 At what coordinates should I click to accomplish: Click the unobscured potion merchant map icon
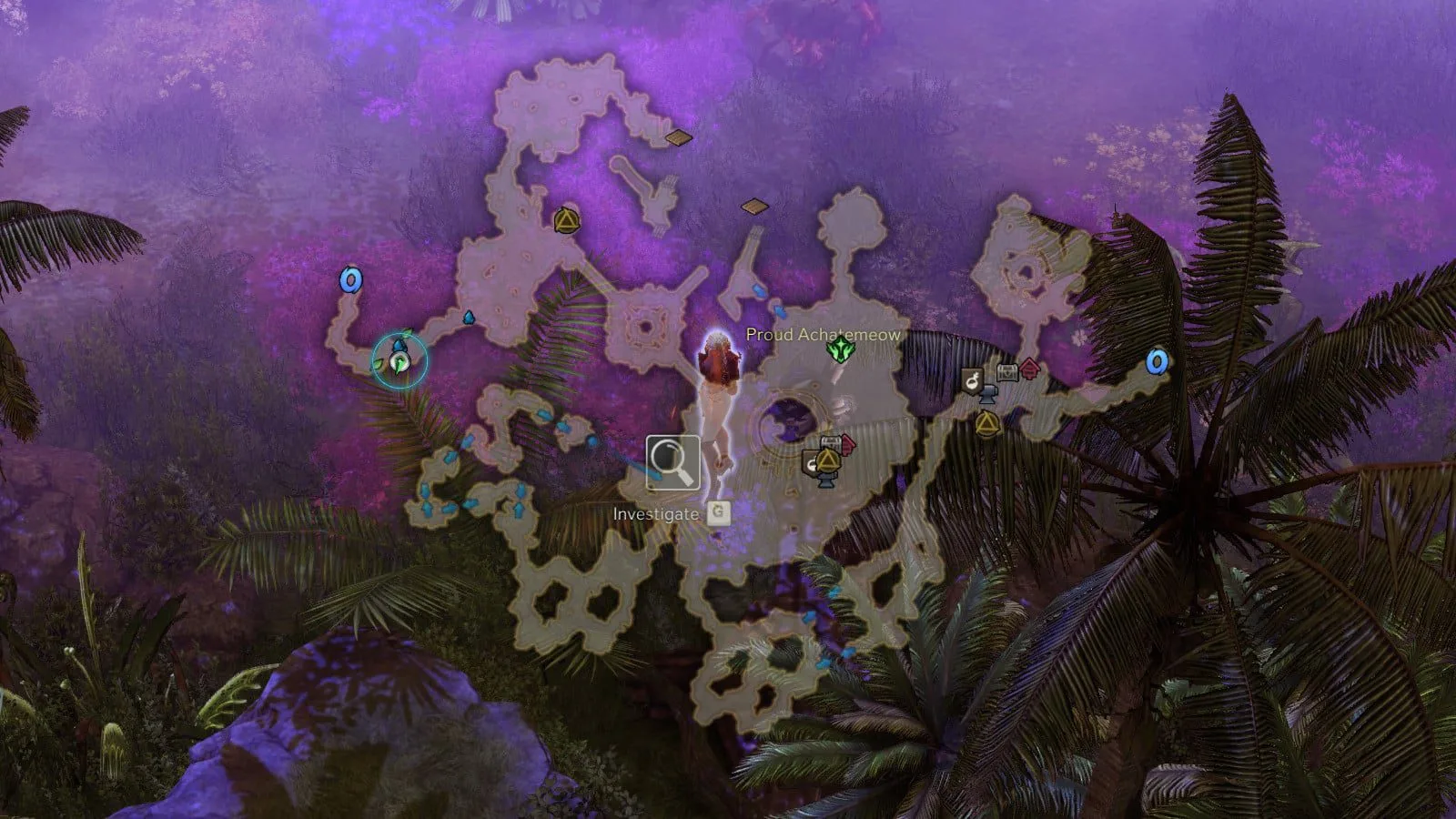click(x=973, y=380)
